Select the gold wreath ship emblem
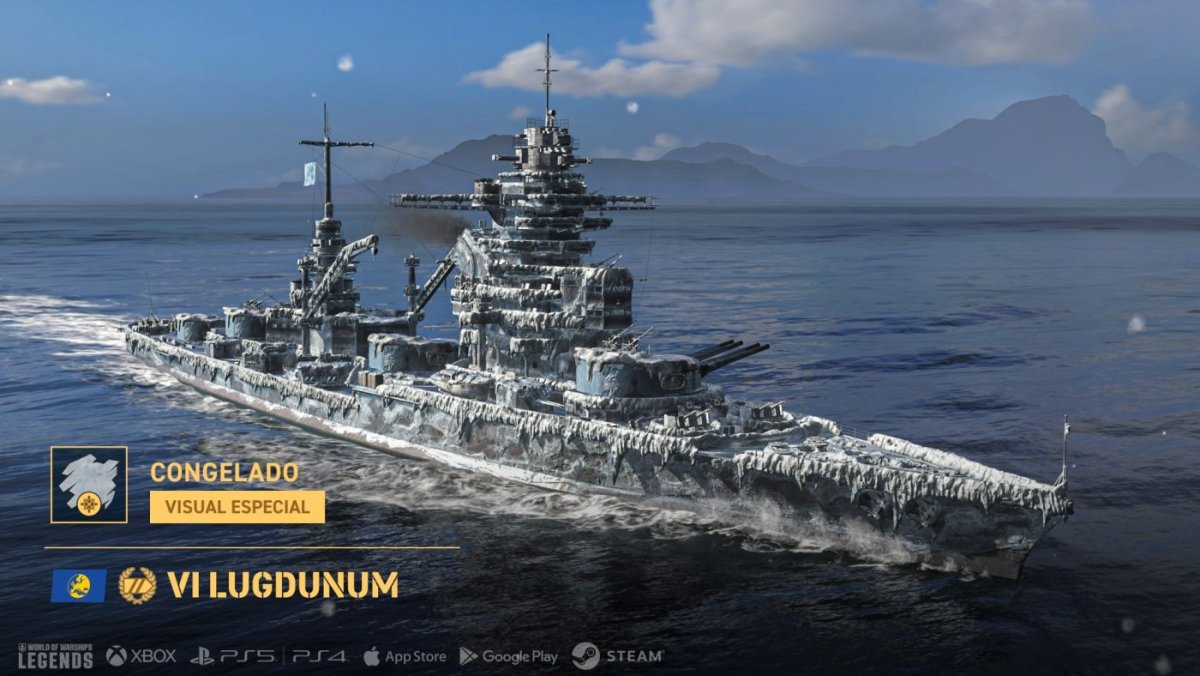This screenshot has height=676, width=1200. click(137, 585)
